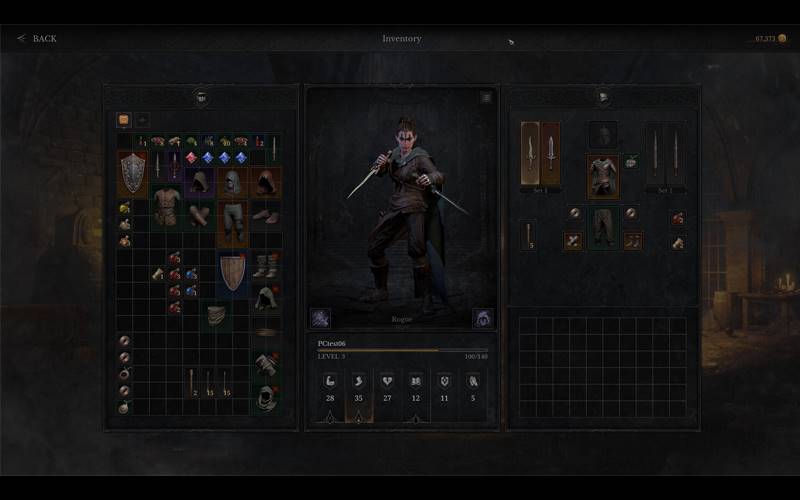Choose the equipped leg armor slot
Image resolution: width=800 pixels, height=500 pixels.
click(603, 226)
